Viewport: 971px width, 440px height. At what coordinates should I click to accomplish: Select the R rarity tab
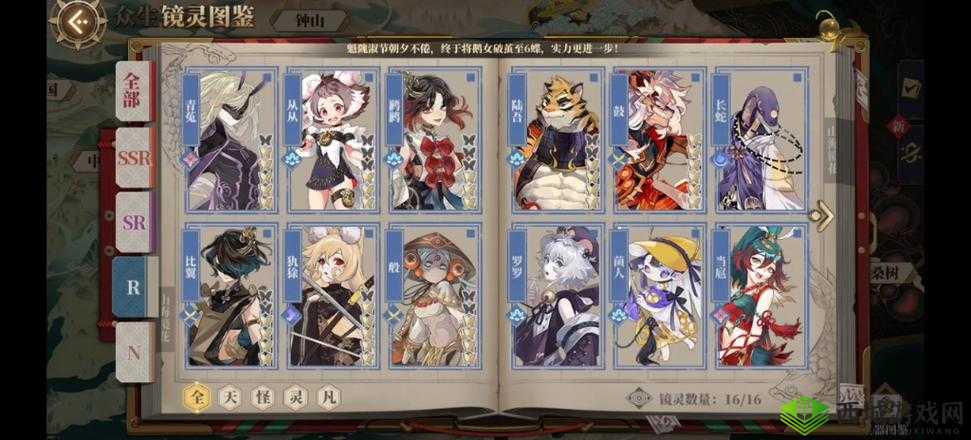(x=133, y=286)
